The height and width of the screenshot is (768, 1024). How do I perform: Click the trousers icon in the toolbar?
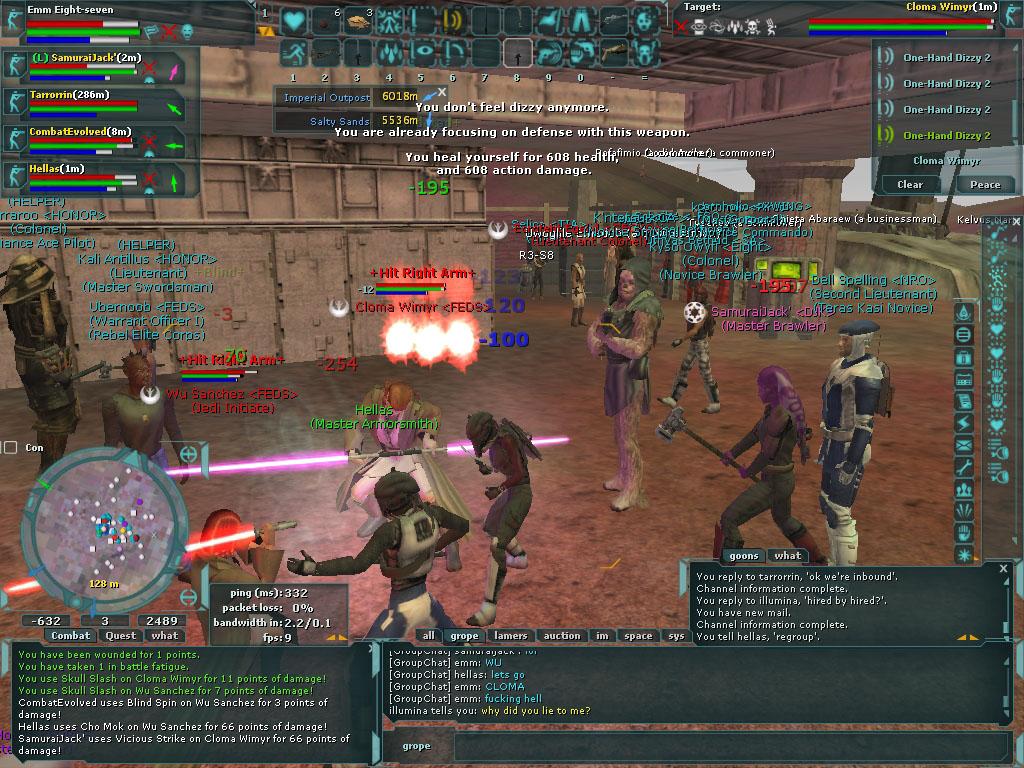click(581, 21)
